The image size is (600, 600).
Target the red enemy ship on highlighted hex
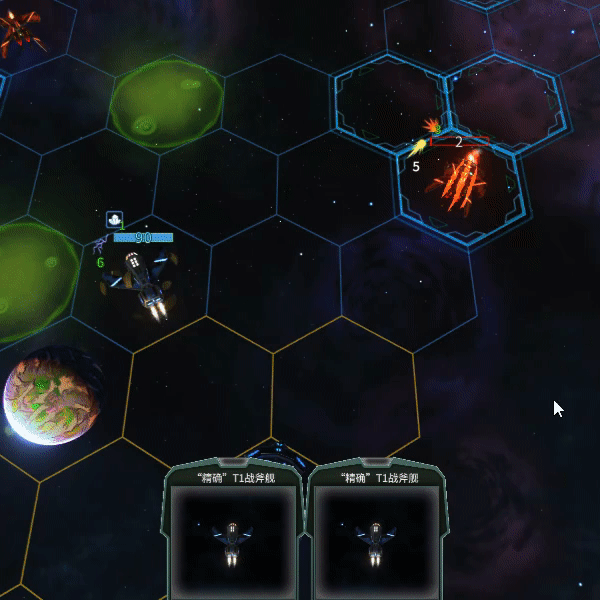pos(460,184)
